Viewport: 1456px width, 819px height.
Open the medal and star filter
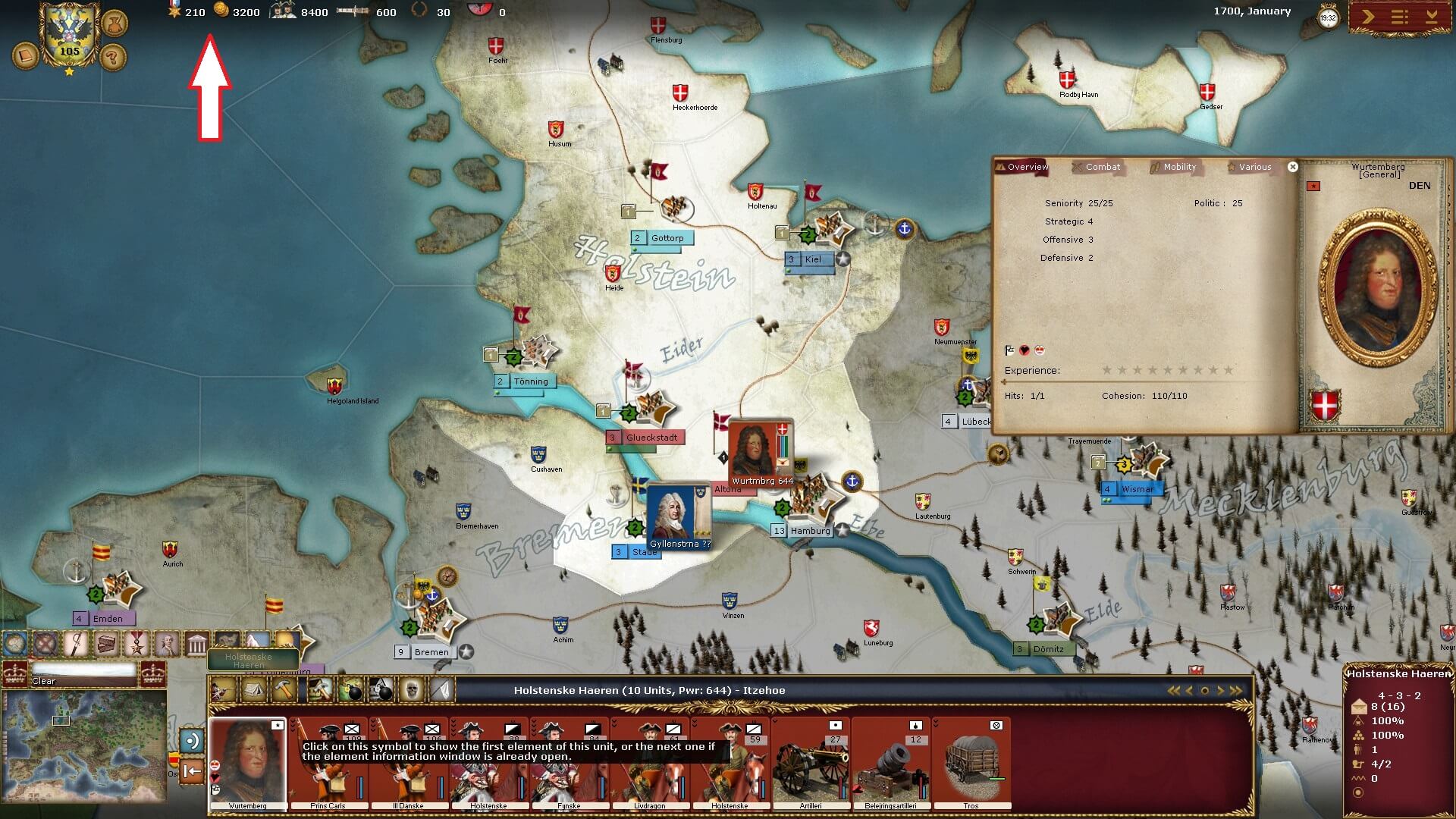(x=137, y=644)
